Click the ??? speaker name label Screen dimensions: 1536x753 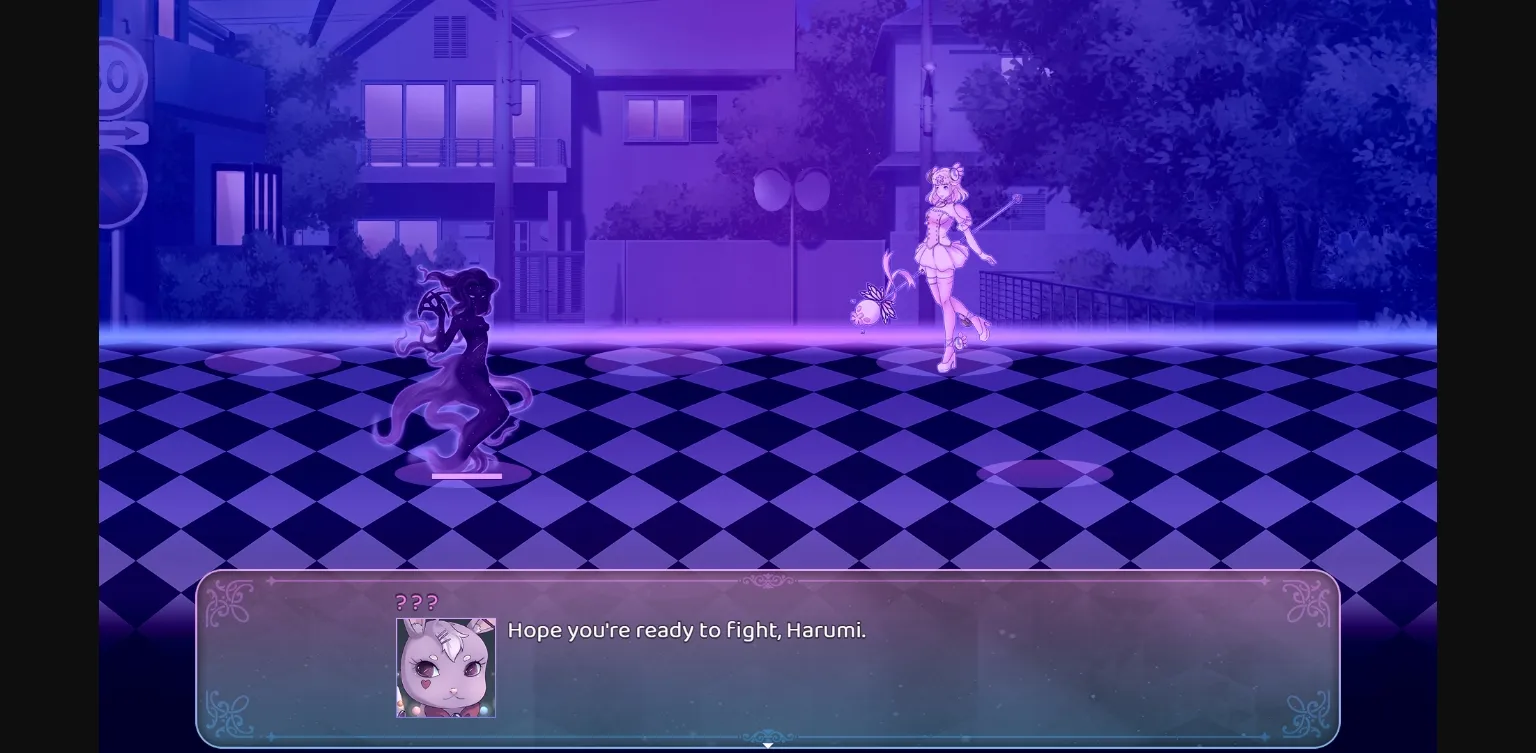click(416, 602)
